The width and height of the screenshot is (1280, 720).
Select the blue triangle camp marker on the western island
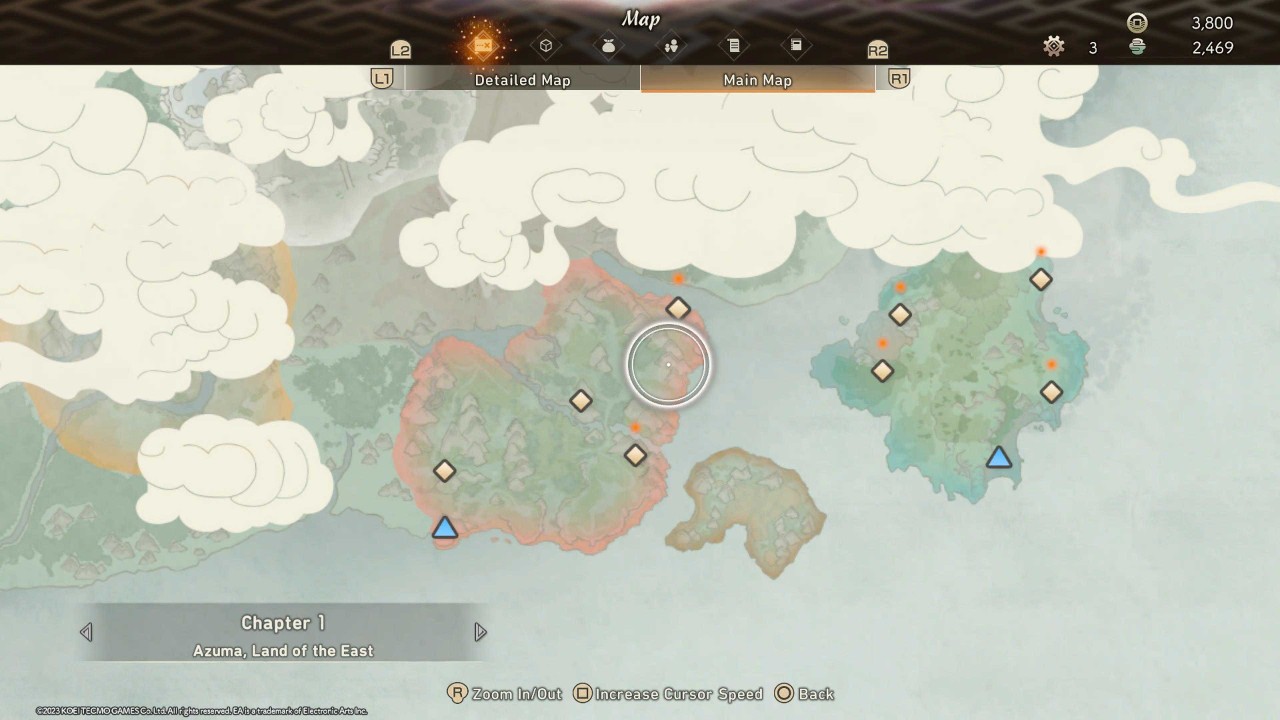tap(444, 528)
